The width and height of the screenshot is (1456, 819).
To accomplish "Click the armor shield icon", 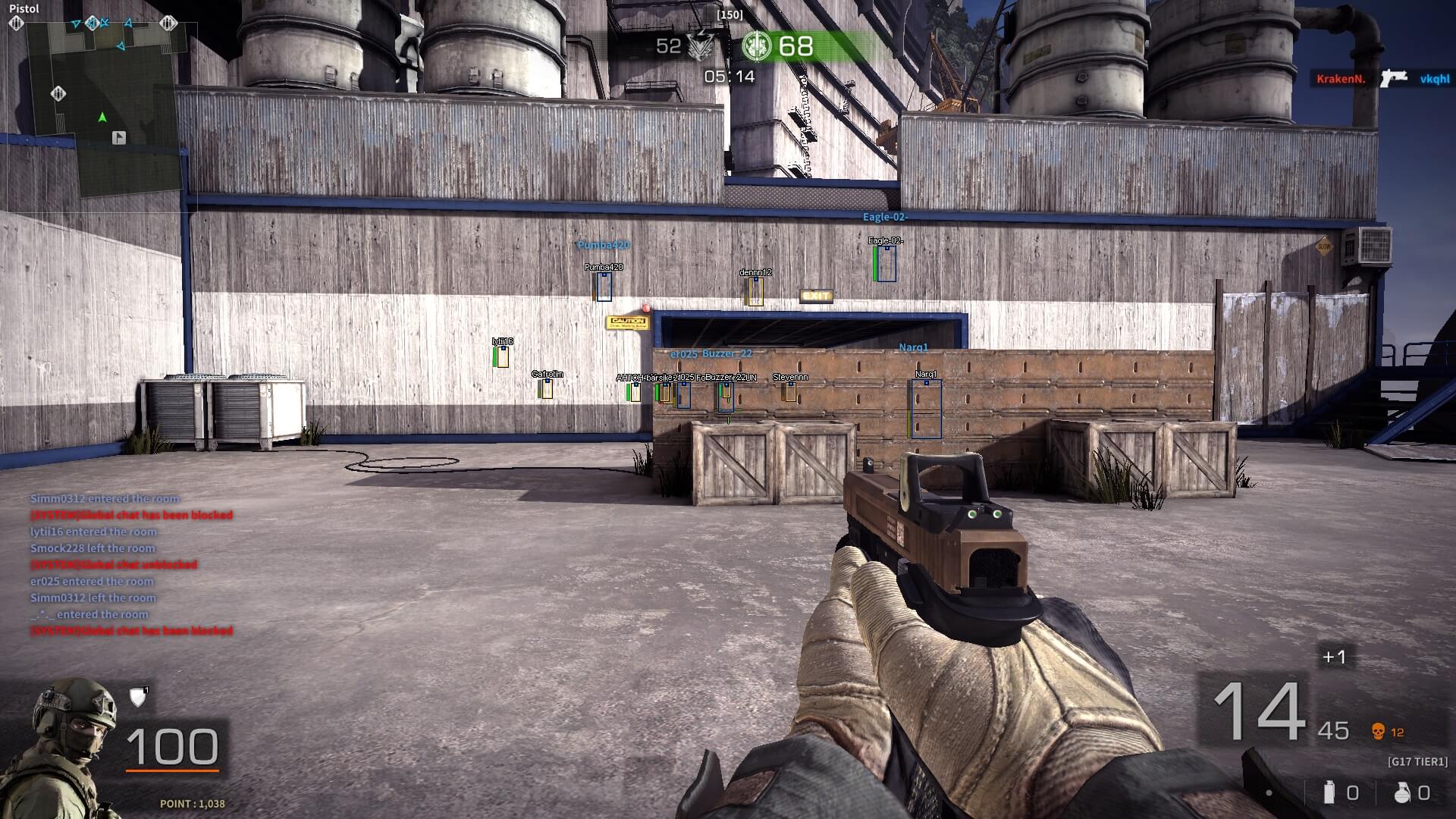I will [138, 697].
